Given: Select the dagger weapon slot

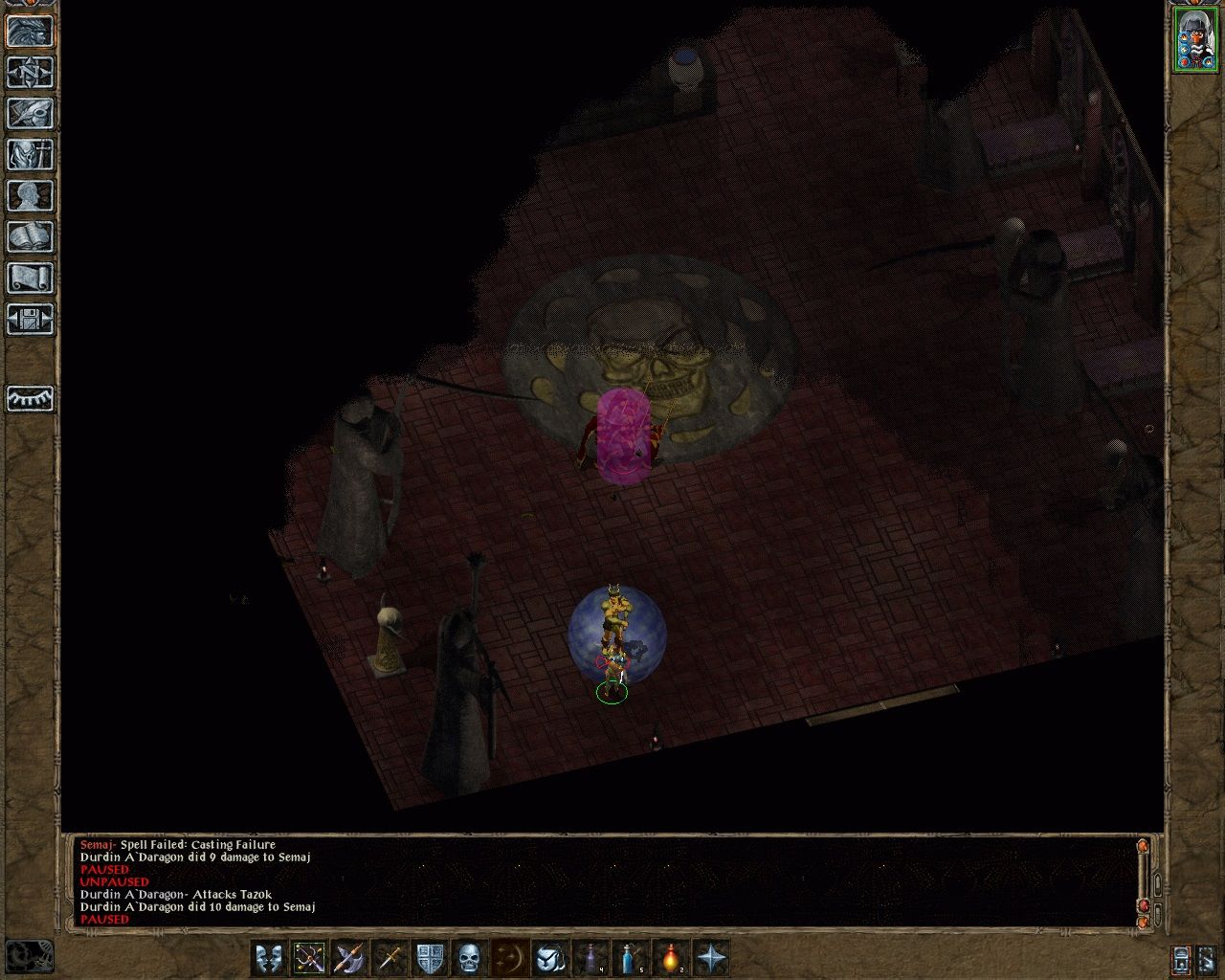Looking at the screenshot, I should (x=390, y=957).
